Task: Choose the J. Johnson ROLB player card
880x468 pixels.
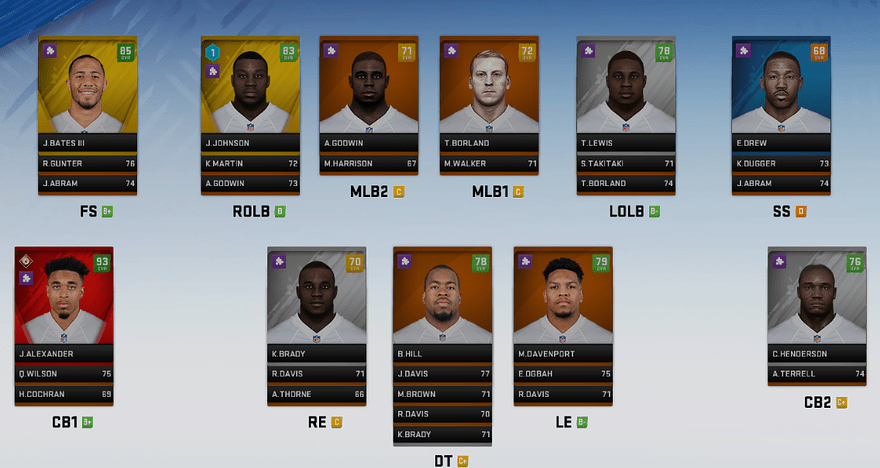Action: tap(250, 88)
